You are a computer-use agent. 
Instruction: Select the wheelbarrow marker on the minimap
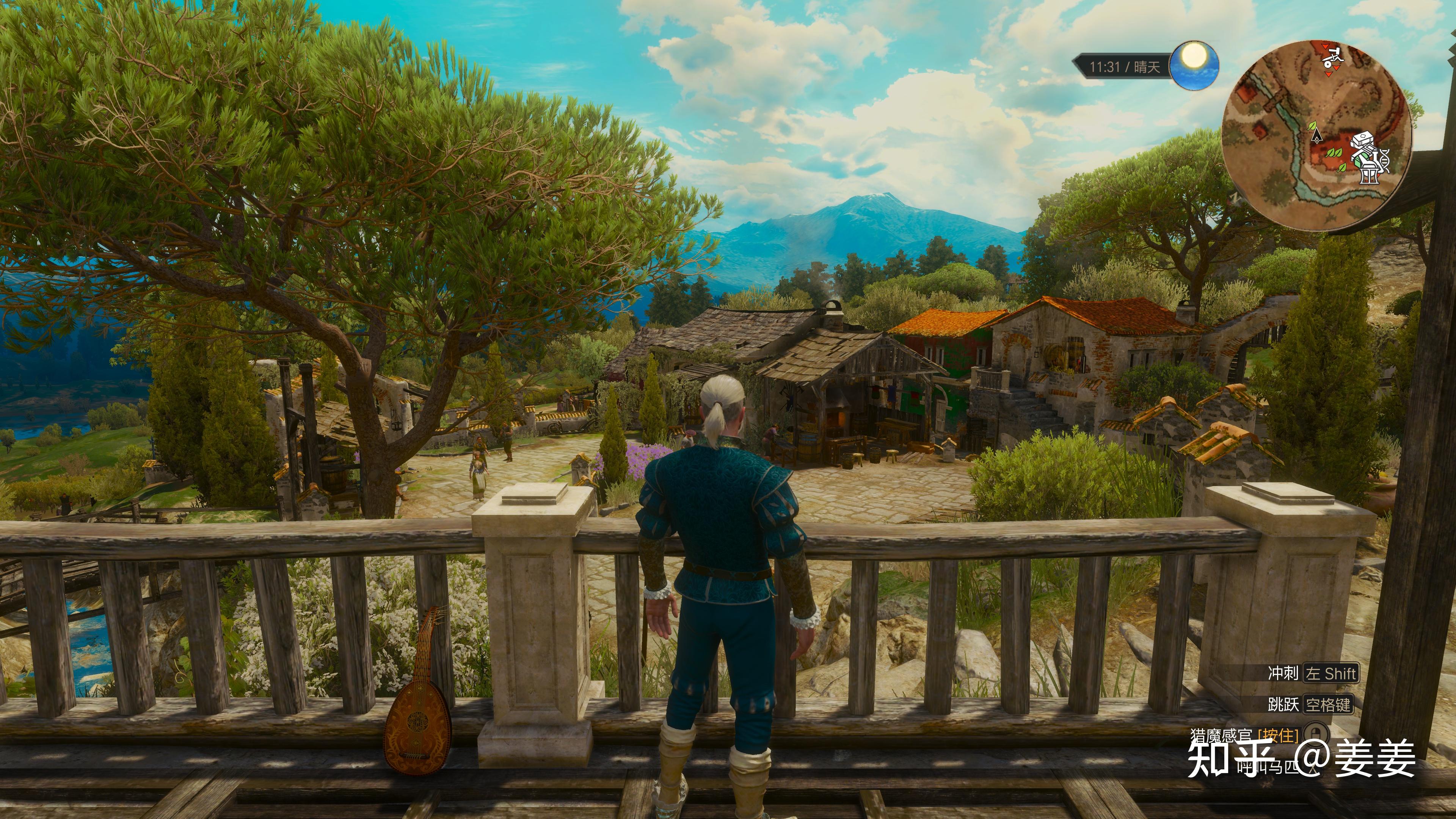tap(1332, 58)
